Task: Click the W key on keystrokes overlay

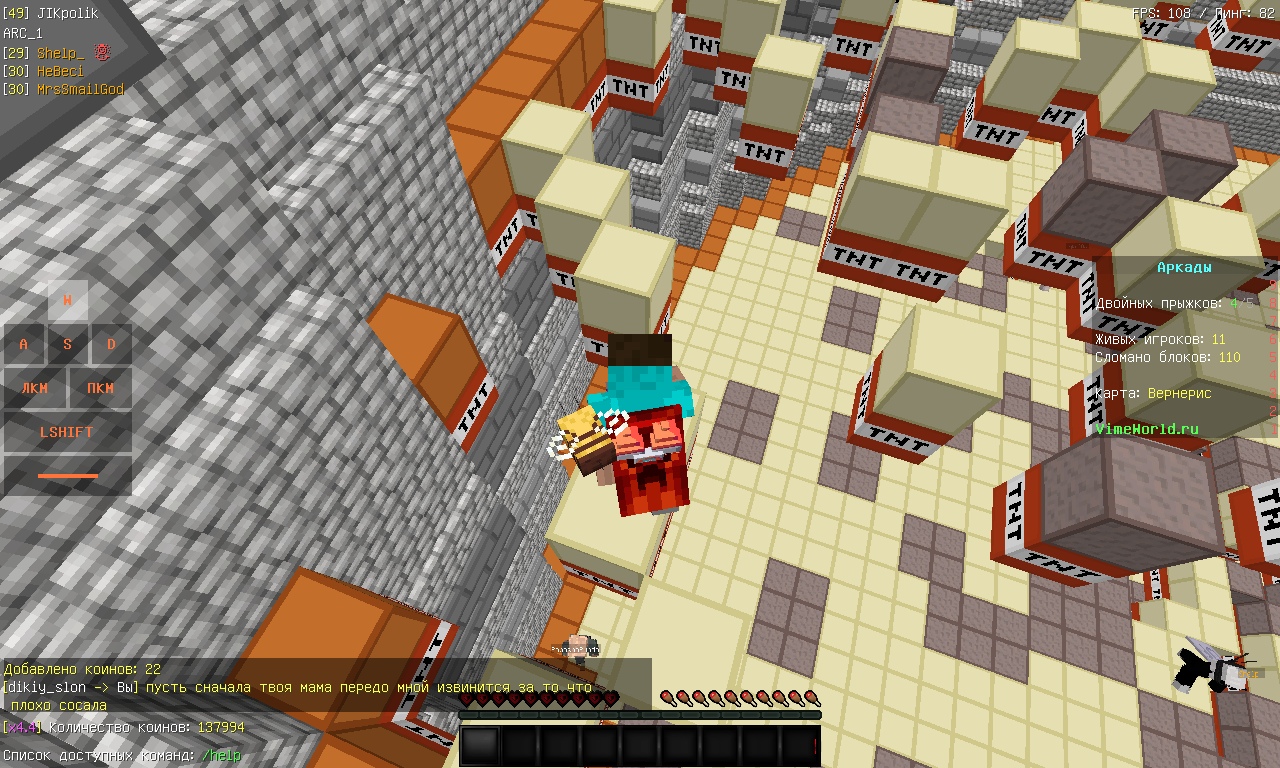Action: coord(66,299)
